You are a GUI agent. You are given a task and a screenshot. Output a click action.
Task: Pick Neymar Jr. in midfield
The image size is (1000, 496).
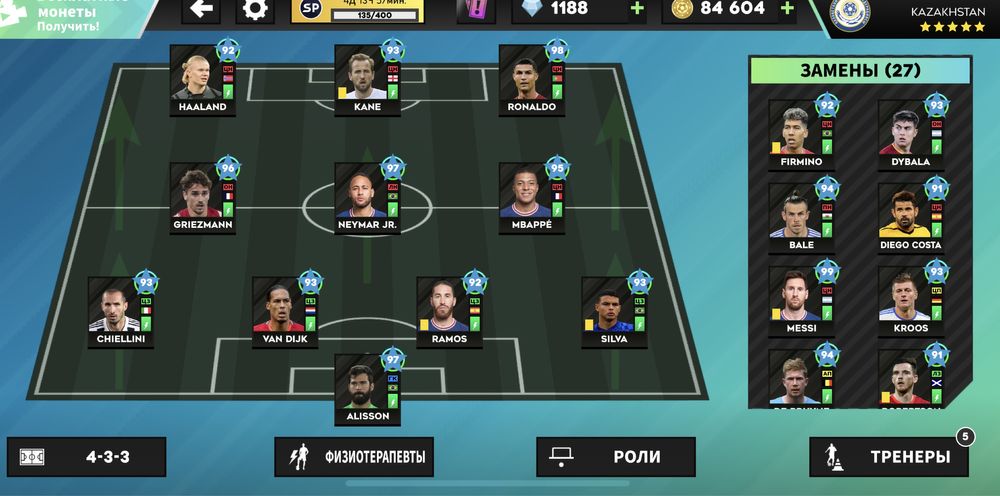click(x=367, y=197)
